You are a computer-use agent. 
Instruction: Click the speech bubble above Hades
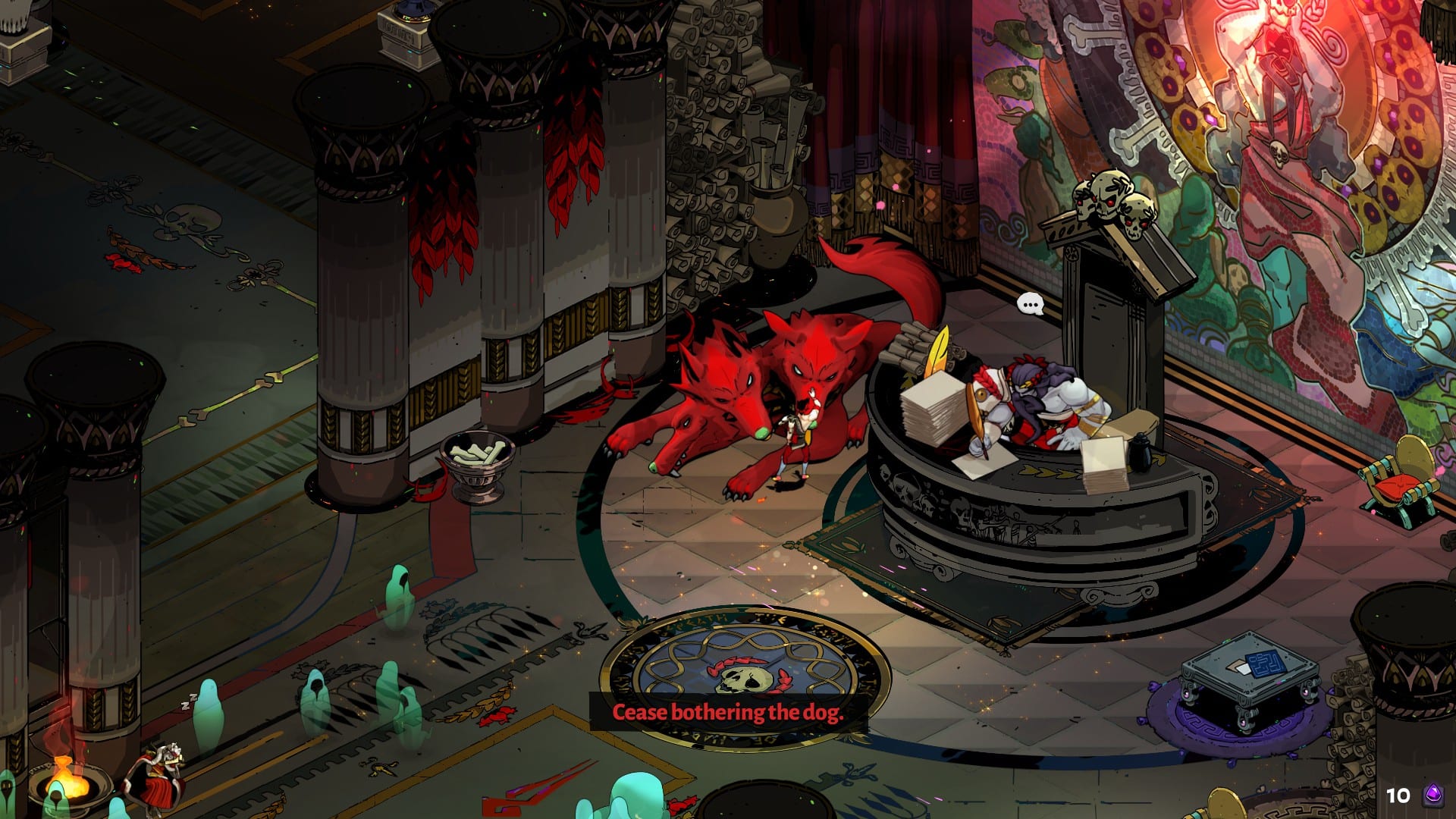point(1030,305)
